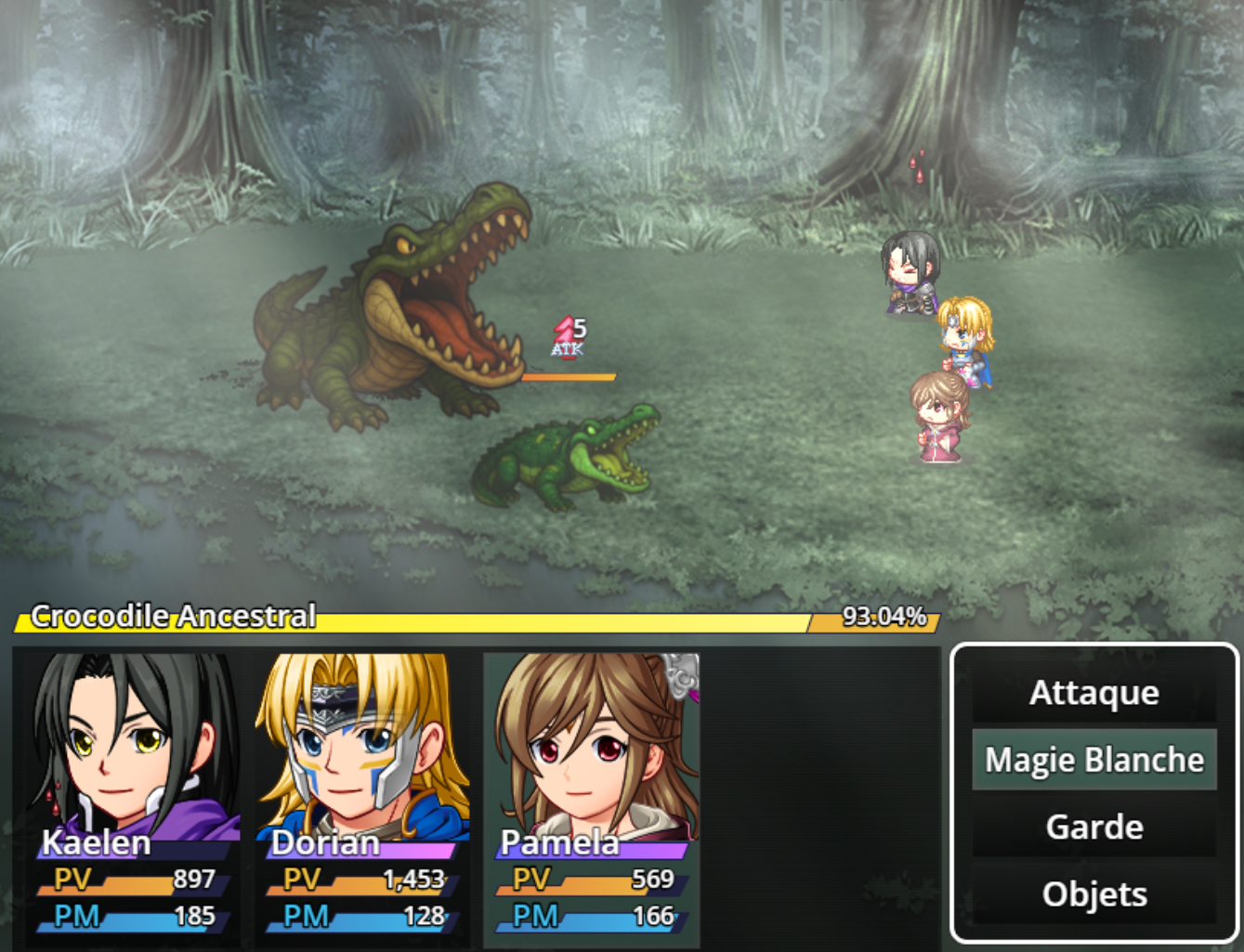Select Magie Blanche from the battle menu
The height and width of the screenshot is (952, 1244).
[1093, 760]
